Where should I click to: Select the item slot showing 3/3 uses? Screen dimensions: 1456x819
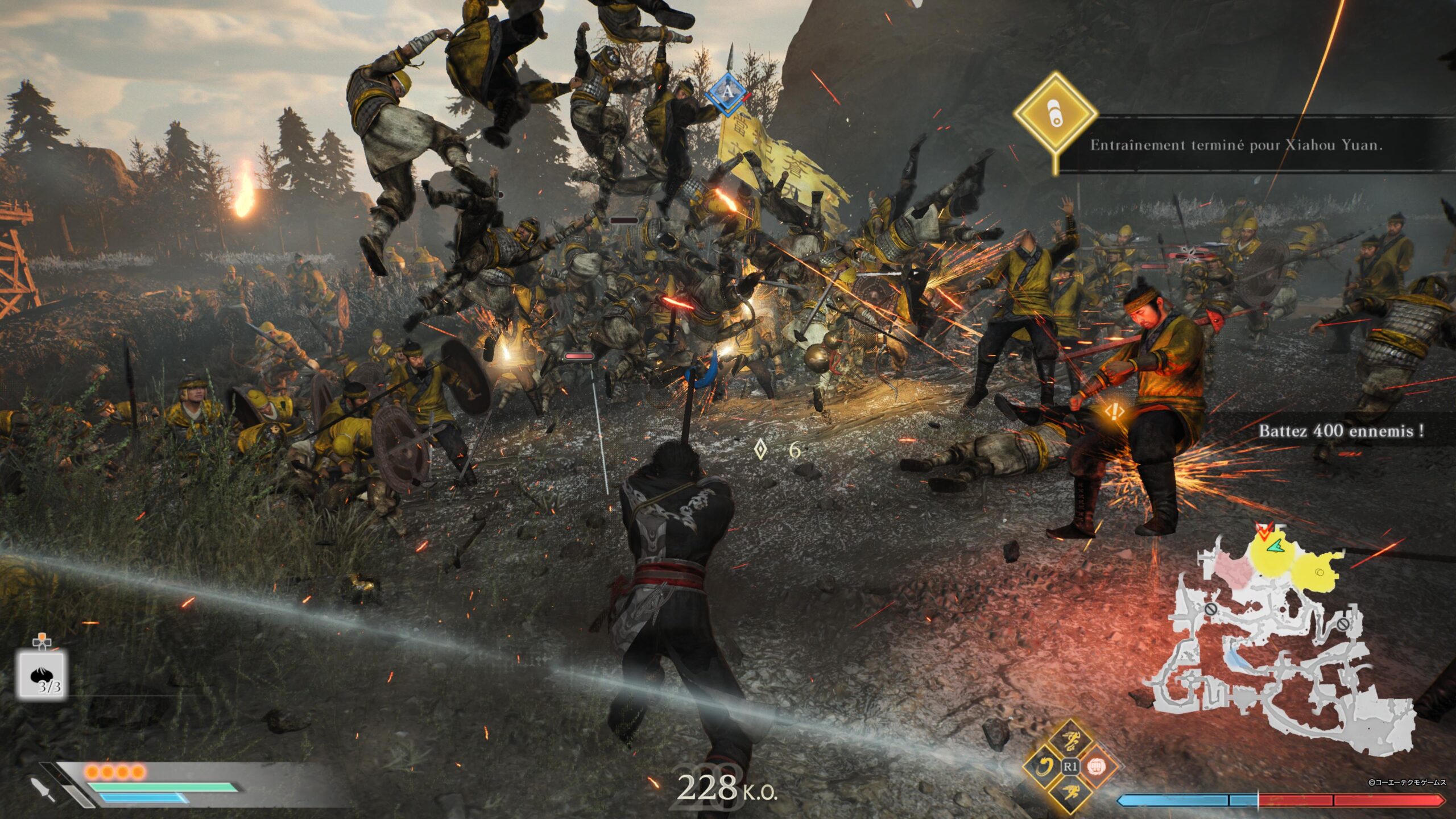coord(43,673)
